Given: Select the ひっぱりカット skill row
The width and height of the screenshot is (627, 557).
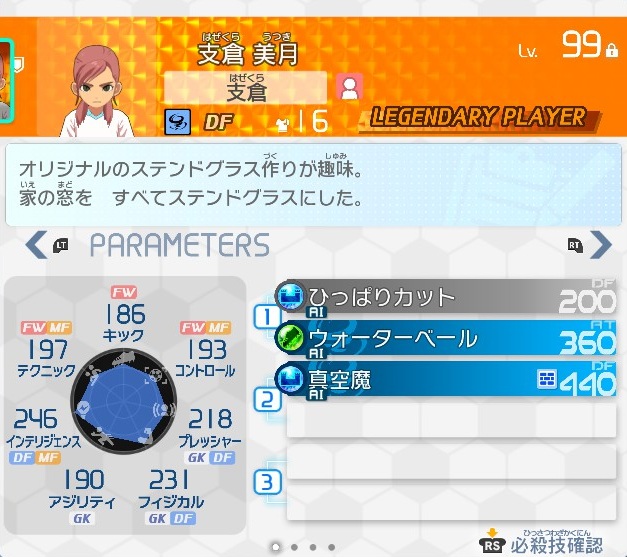Looking at the screenshot, I should point(445,297).
